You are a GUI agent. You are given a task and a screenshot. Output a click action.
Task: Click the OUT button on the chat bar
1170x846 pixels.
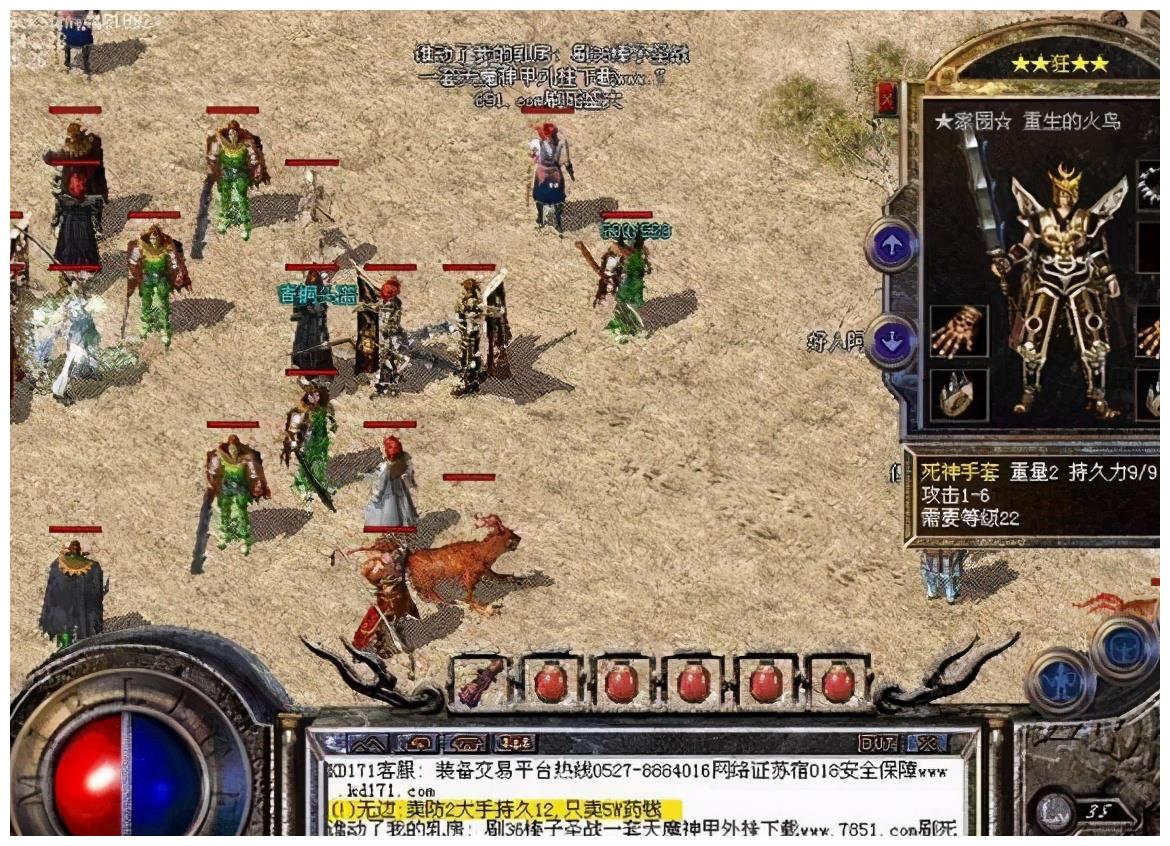[x=877, y=743]
